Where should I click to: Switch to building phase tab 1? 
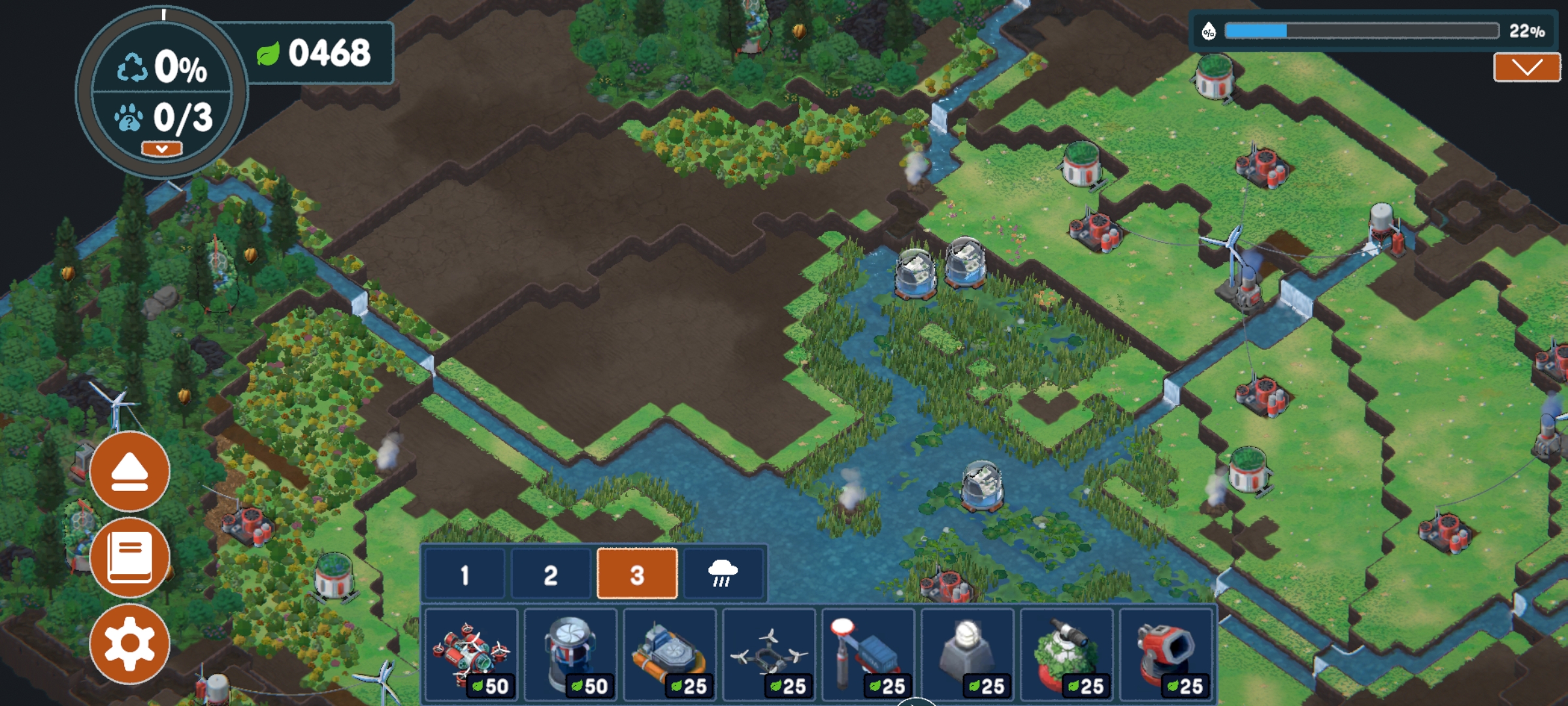(465, 575)
